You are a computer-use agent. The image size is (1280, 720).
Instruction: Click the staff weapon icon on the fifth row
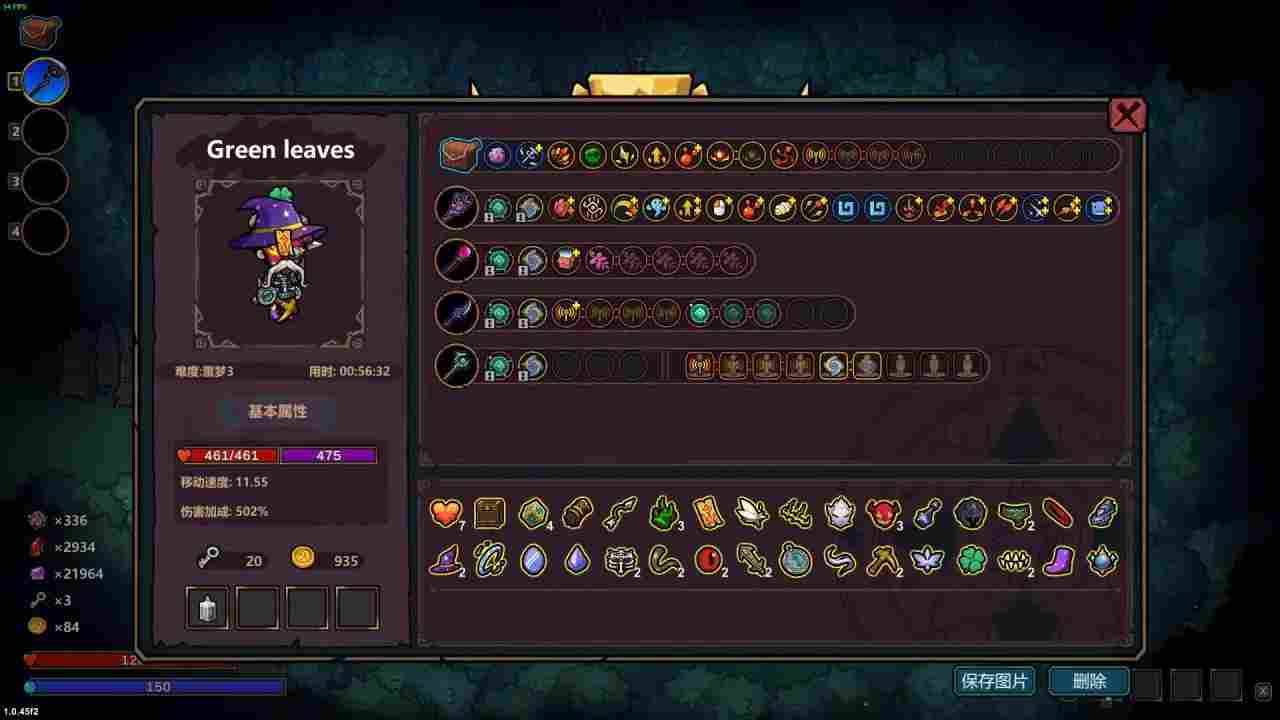457,365
